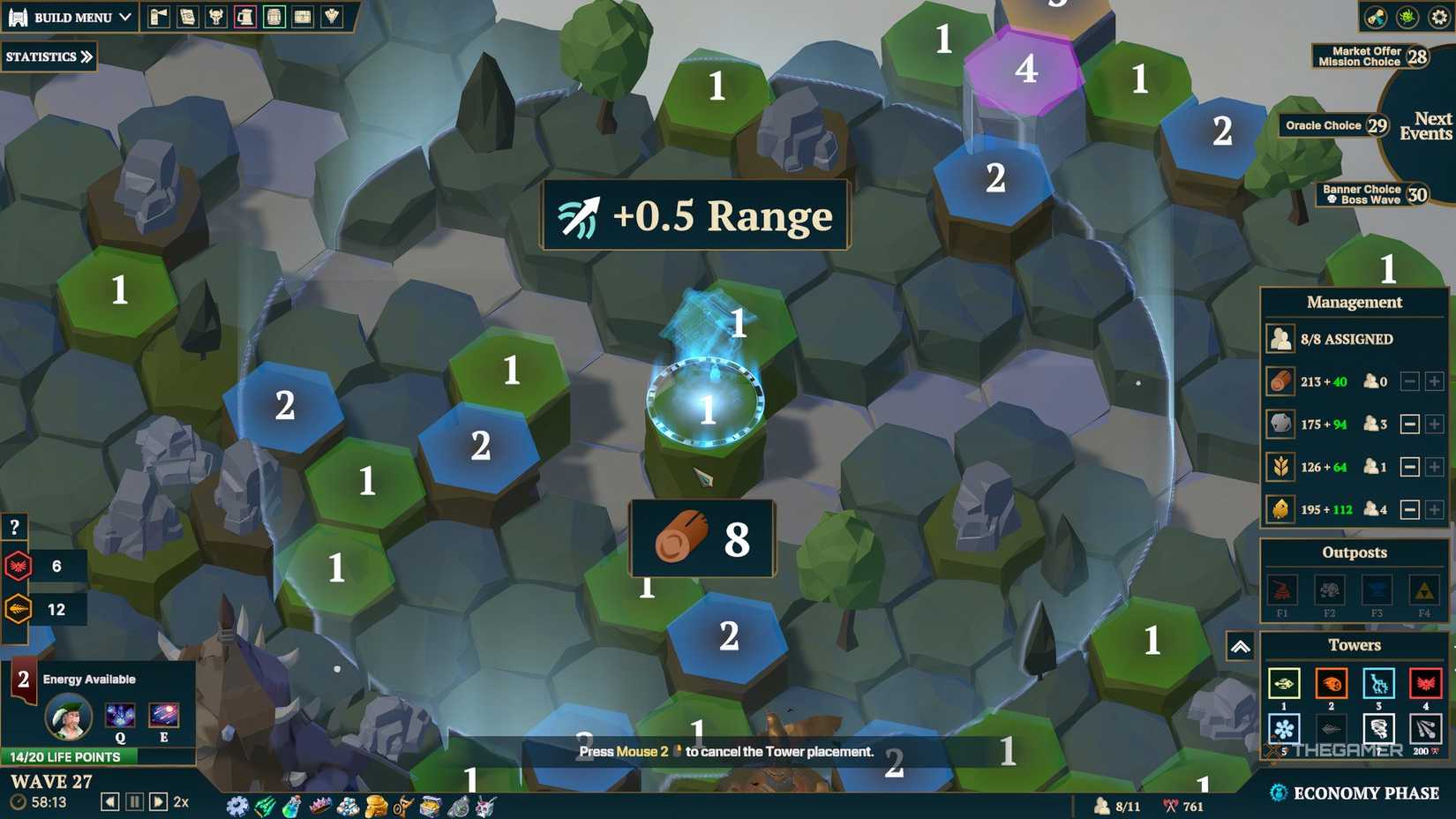Collapse the Towers panel via the up chevron
Viewport: 1456px width, 819px height.
point(1239,647)
